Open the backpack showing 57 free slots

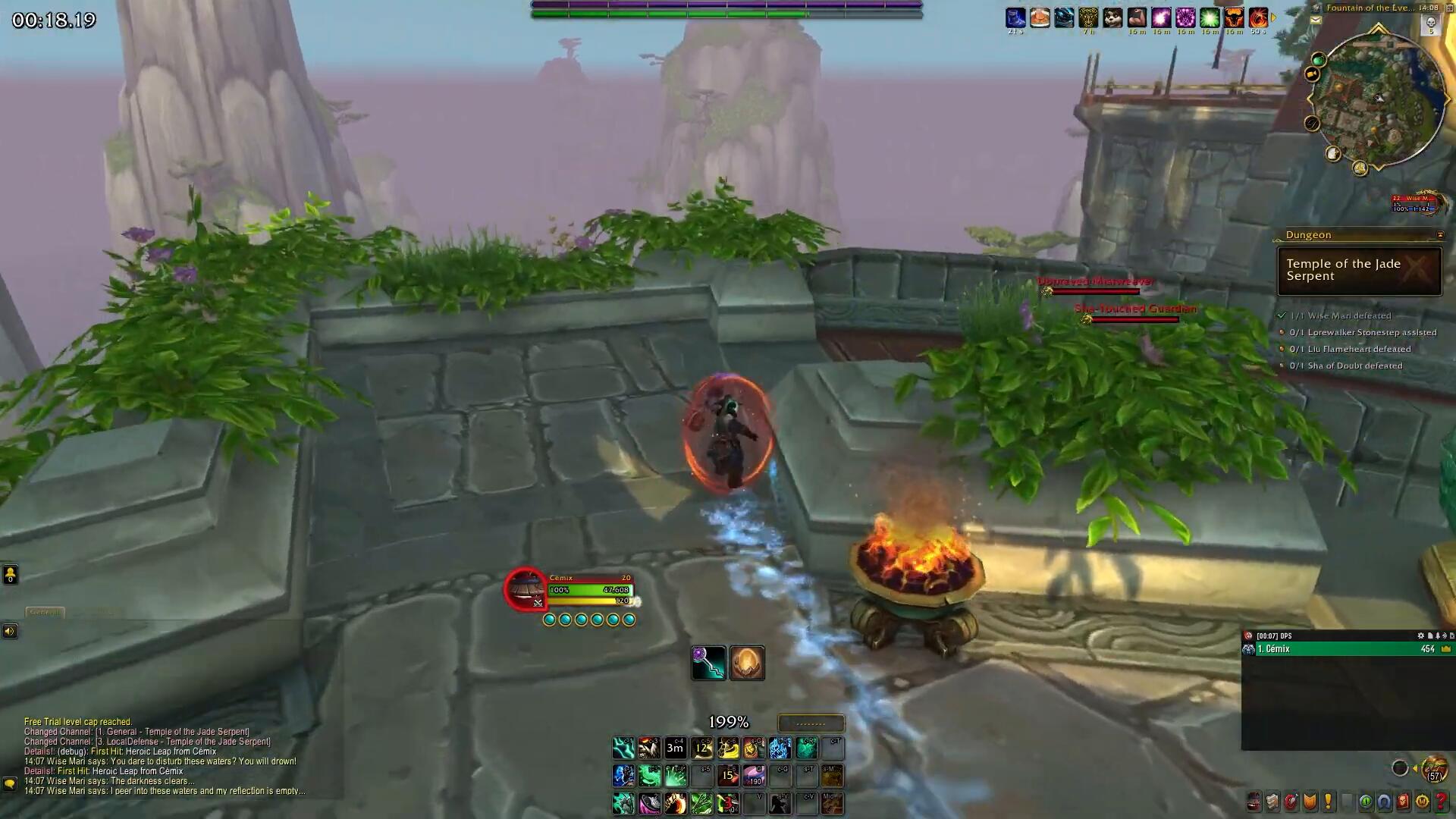(1434, 769)
